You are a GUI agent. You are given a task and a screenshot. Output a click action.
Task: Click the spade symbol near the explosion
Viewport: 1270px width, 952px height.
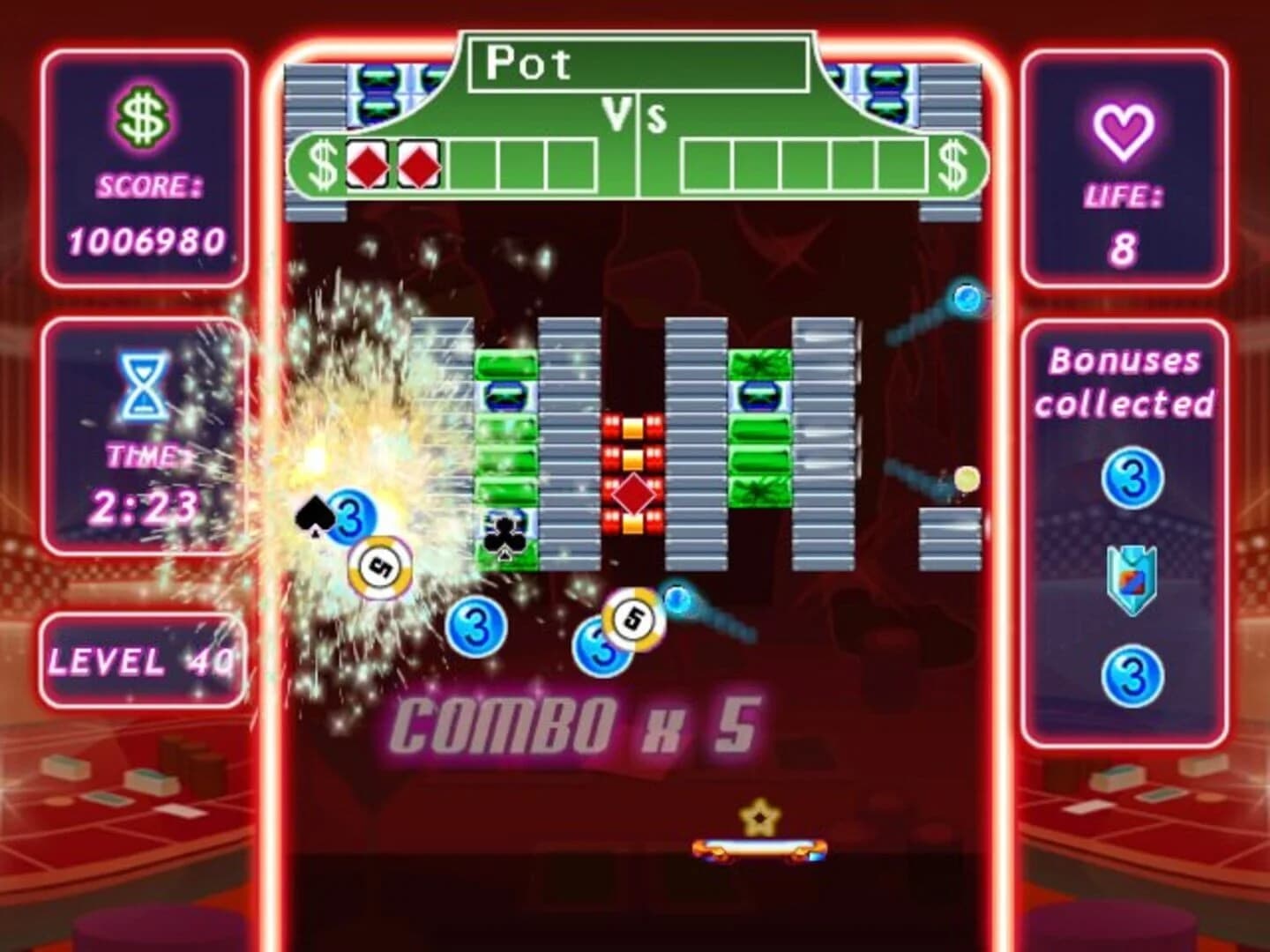click(x=314, y=513)
